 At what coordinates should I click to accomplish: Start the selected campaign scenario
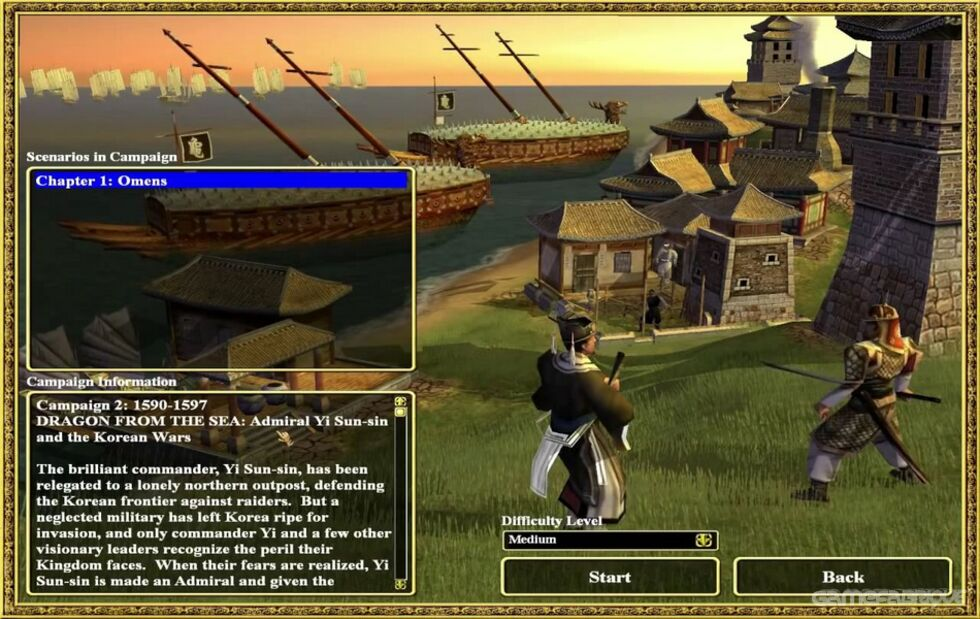610,577
